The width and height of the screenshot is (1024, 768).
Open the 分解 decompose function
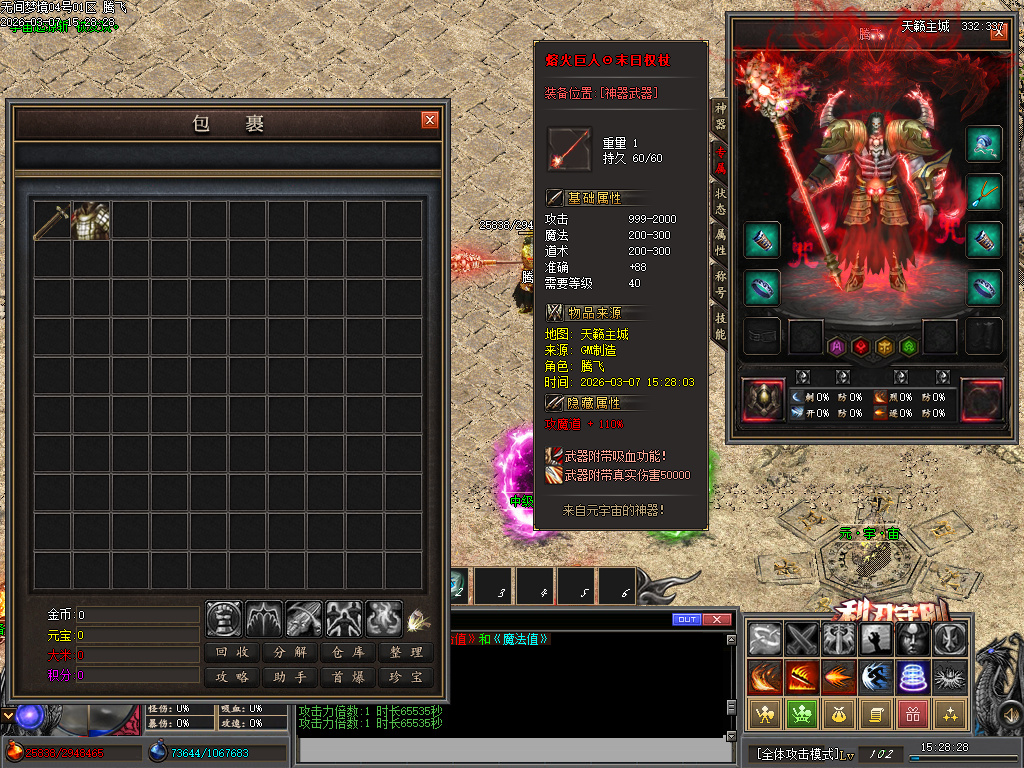[291, 652]
